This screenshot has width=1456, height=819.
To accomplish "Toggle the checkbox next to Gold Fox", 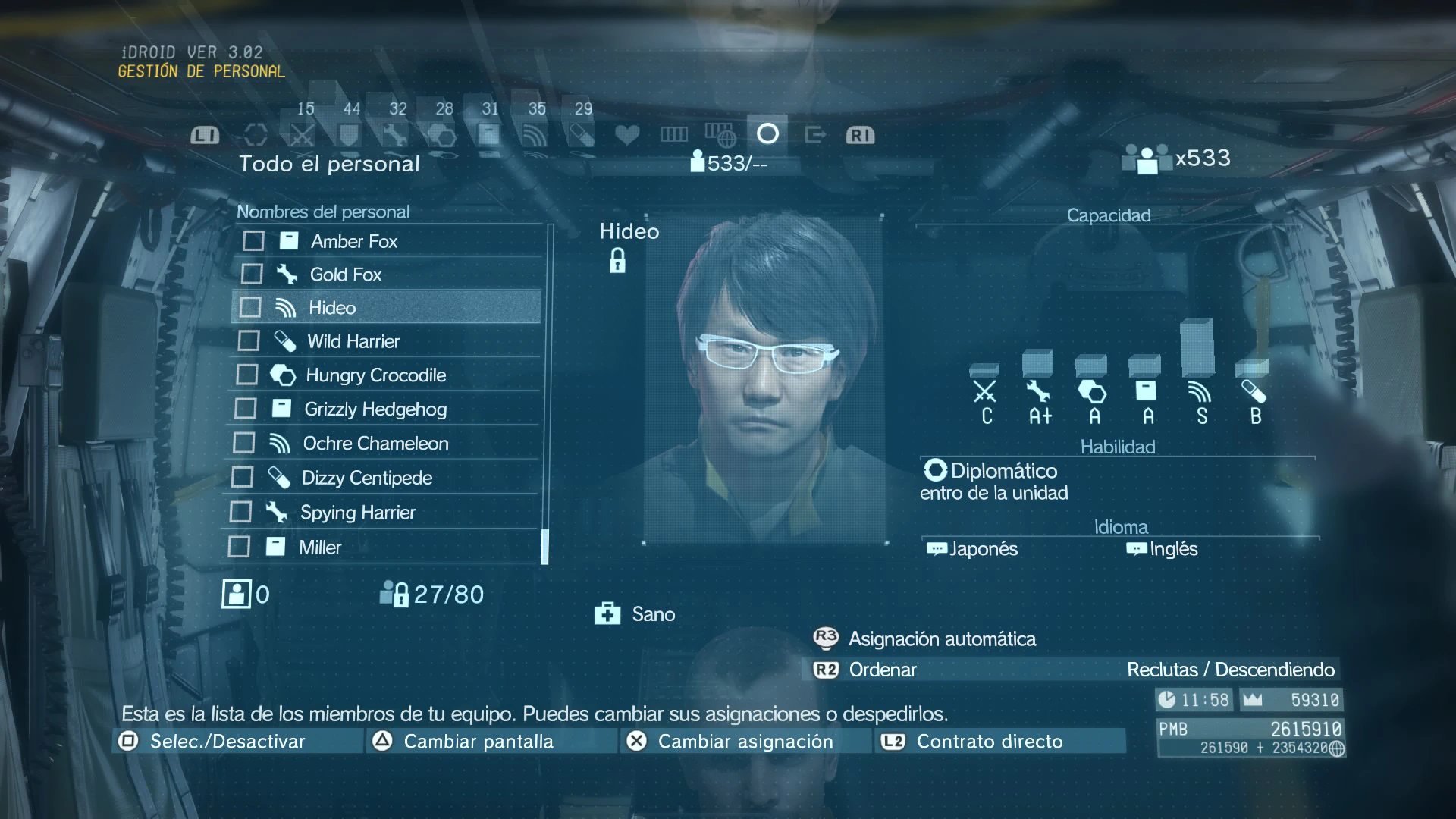I will [252, 274].
